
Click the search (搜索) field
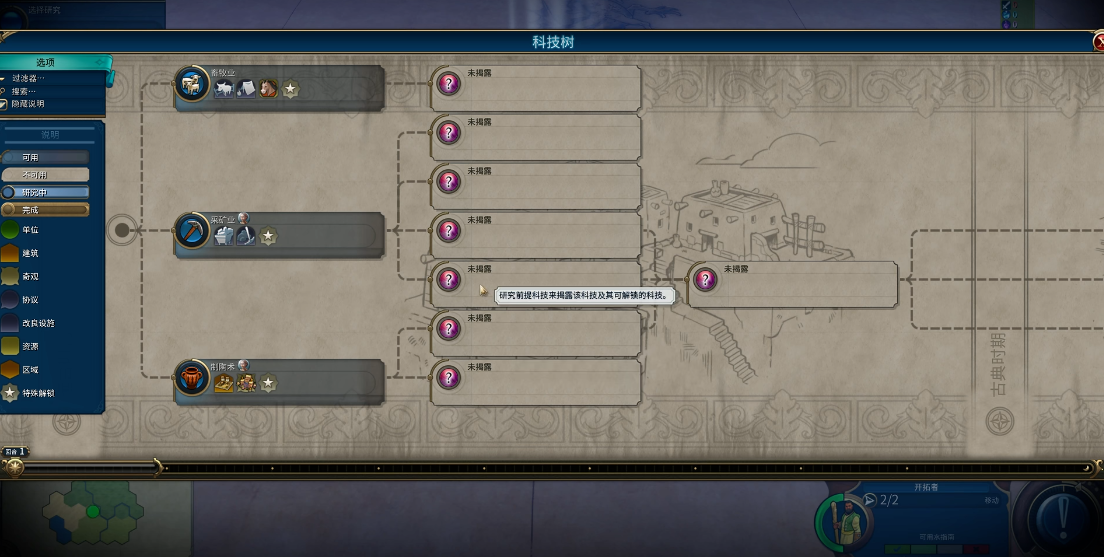(28, 91)
